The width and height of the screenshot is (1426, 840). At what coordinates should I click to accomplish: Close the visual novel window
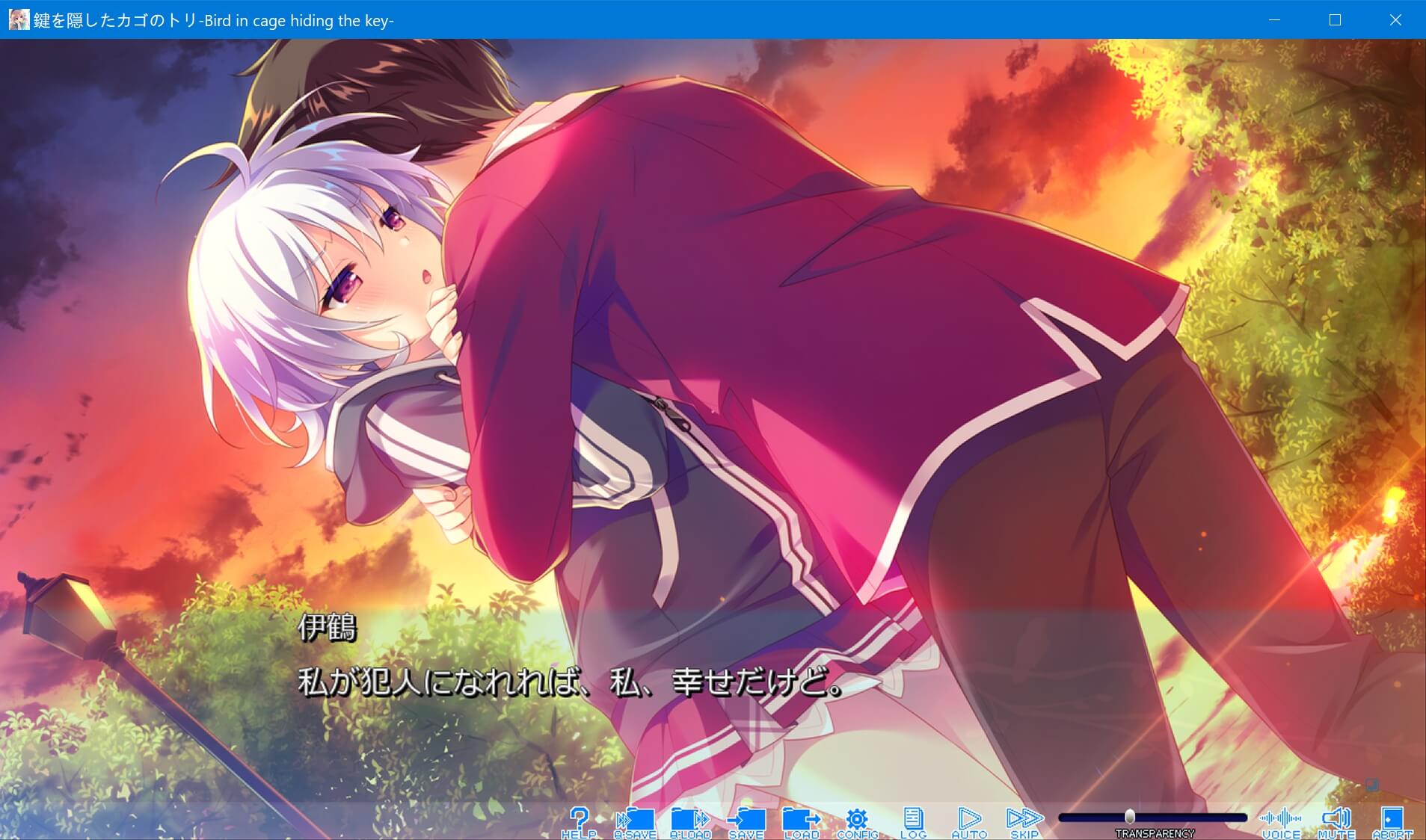pyautogui.click(x=1395, y=20)
